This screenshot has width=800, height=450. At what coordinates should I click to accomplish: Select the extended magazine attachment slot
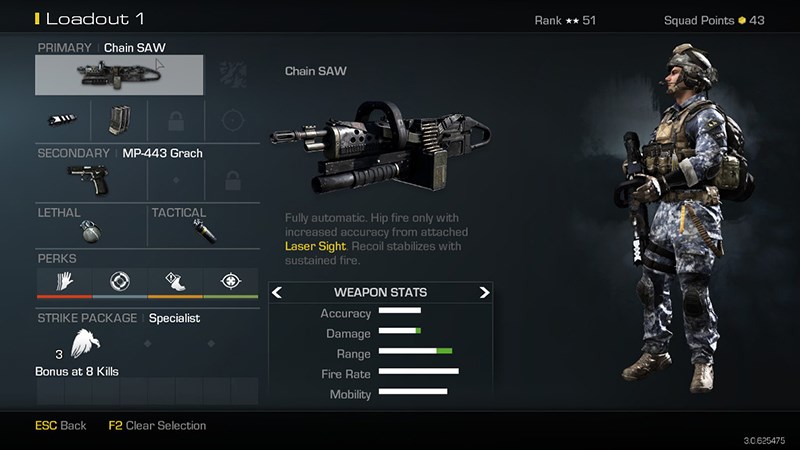(x=119, y=121)
